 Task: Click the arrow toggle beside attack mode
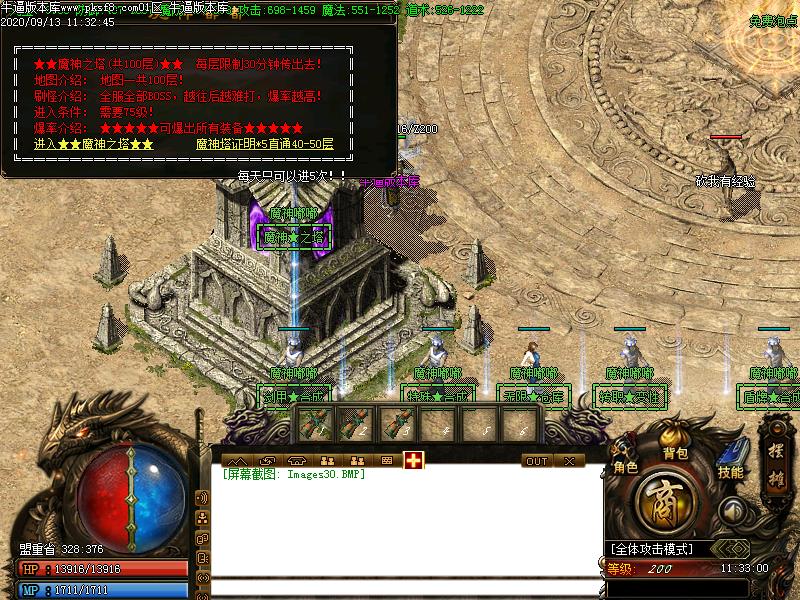(x=735, y=549)
